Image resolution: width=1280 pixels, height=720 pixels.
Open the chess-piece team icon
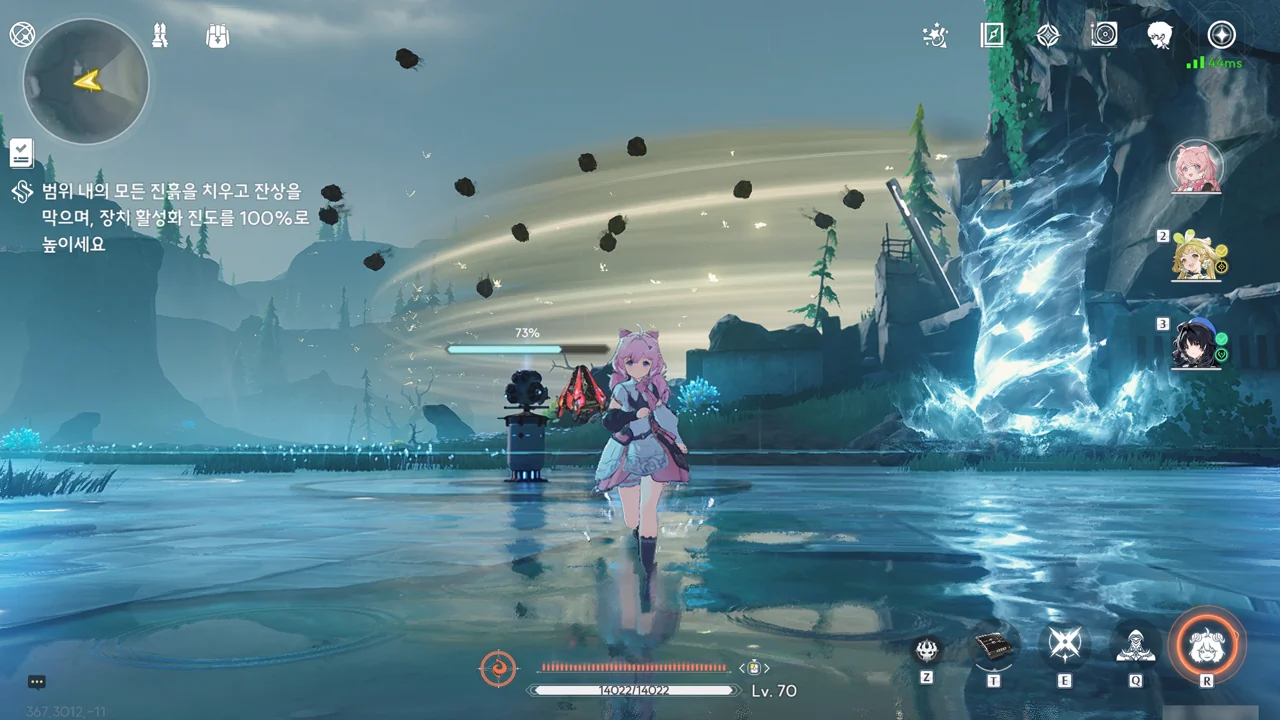coord(161,35)
